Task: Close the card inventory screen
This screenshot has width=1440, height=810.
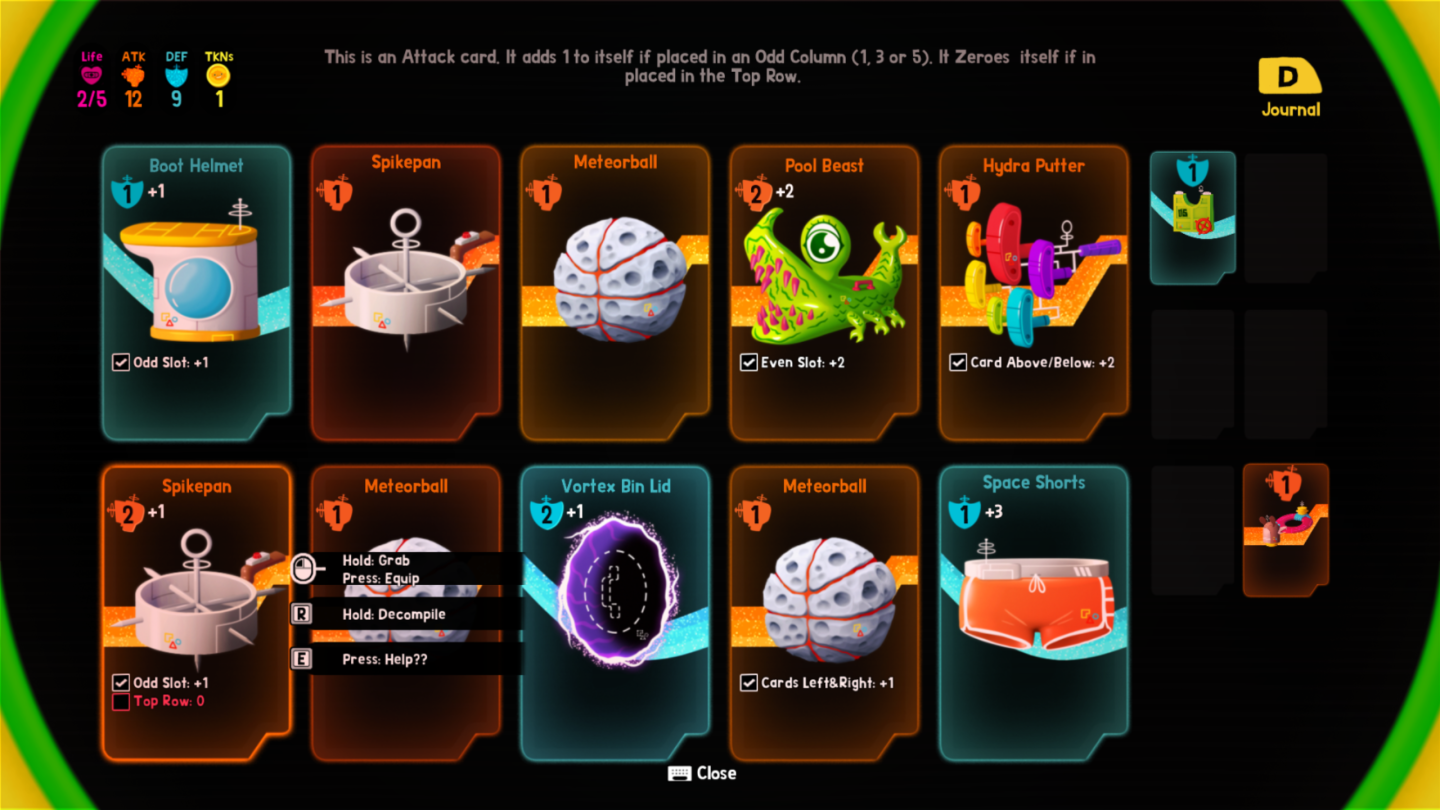Action: pyautogui.click(x=703, y=773)
